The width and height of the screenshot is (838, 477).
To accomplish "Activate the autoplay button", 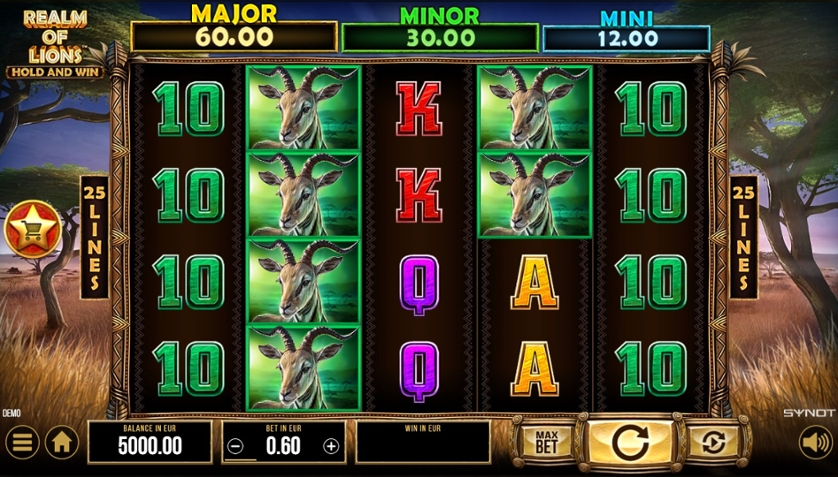I will [x=713, y=441].
